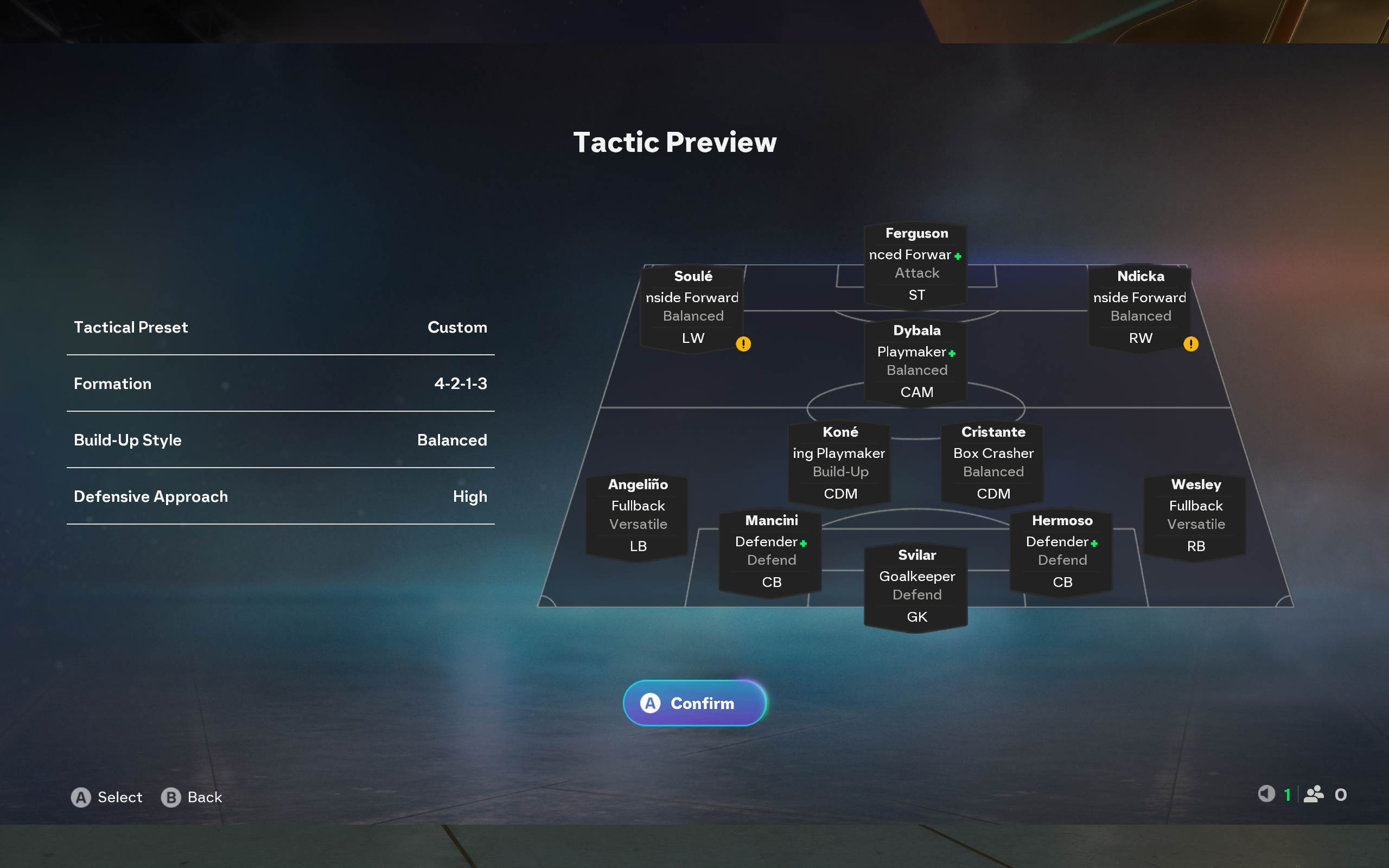The width and height of the screenshot is (1389, 868).
Task: Activate the Select prompt at bottom left
Action: point(107,797)
